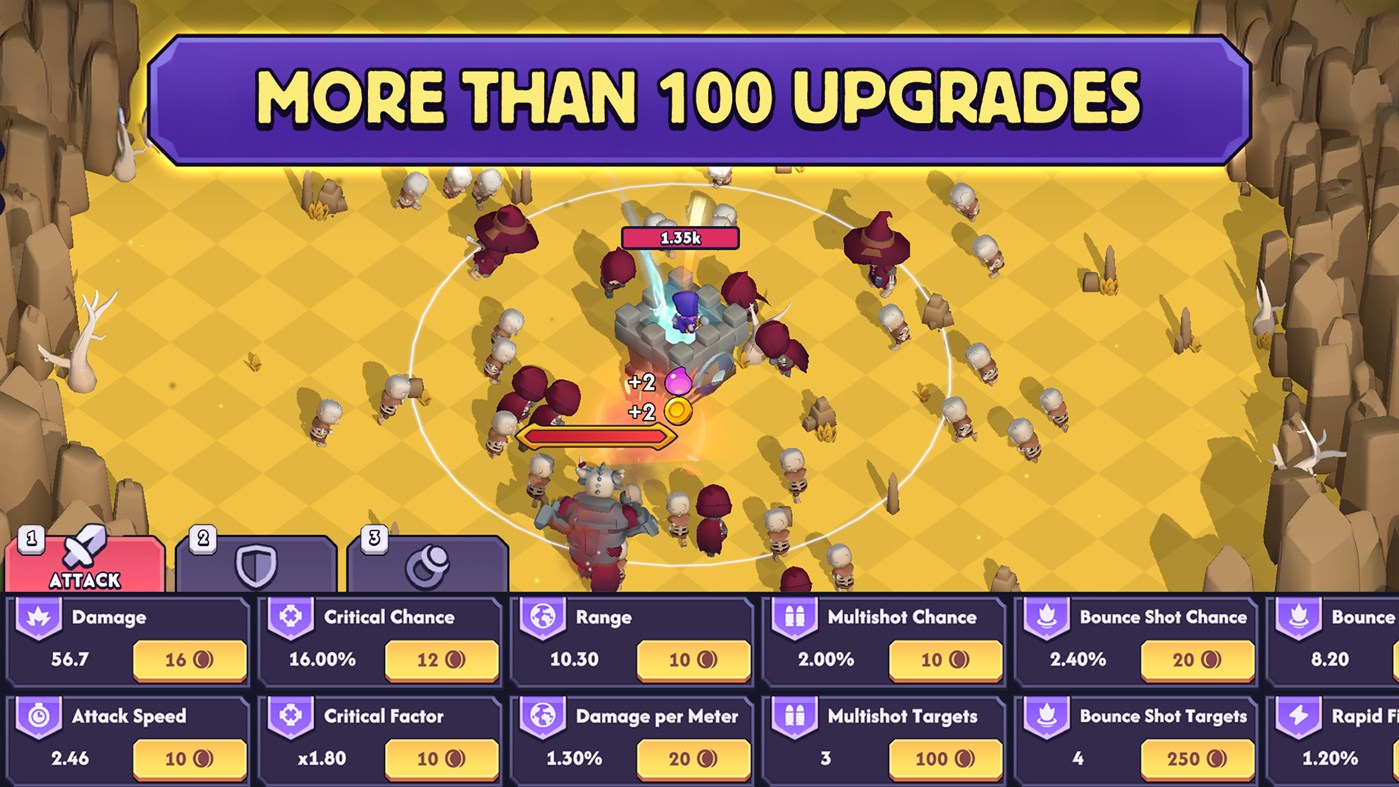Select the Damage flame icon

37,617
